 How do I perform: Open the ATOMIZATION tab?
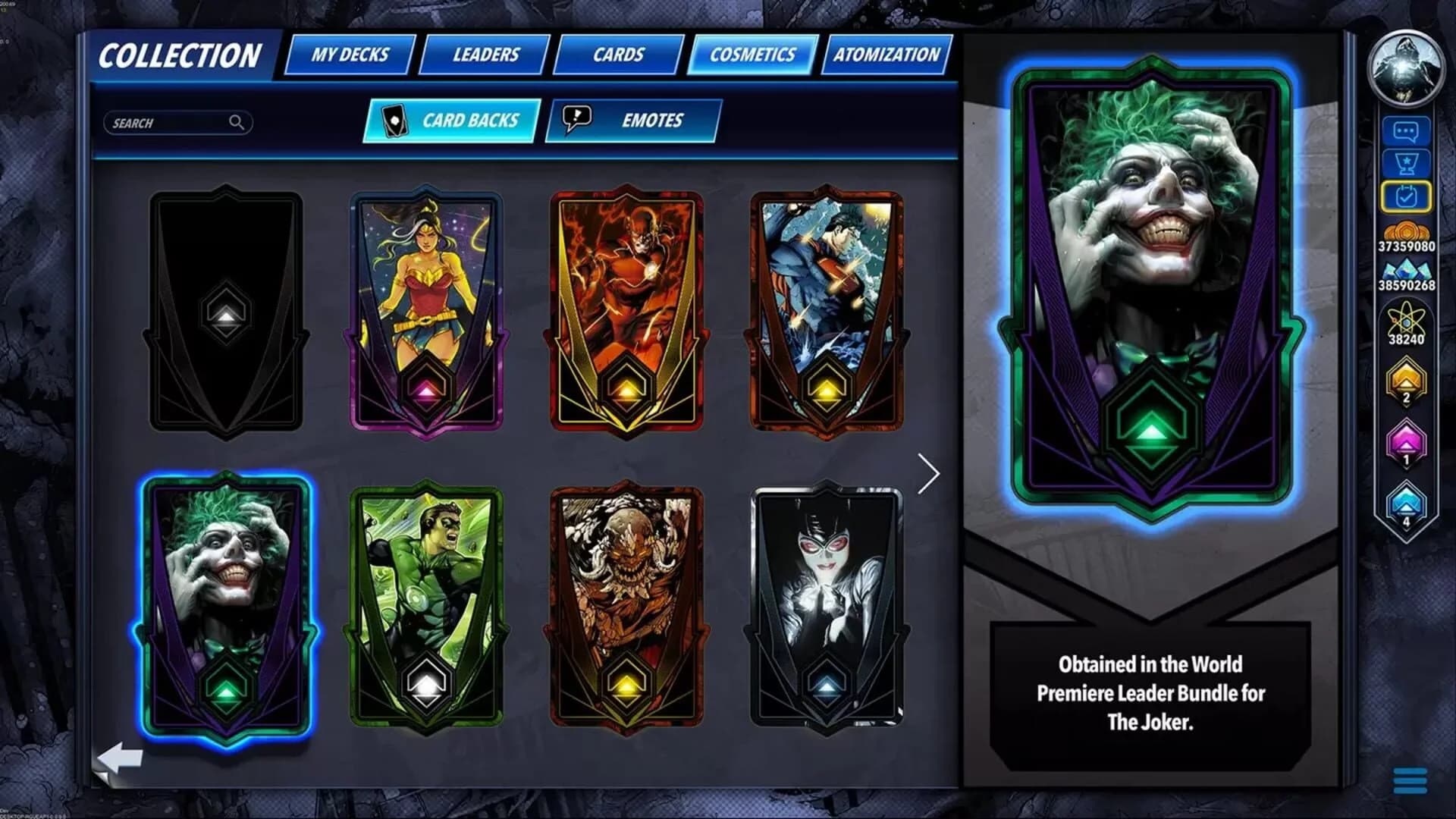pos(886,55)
